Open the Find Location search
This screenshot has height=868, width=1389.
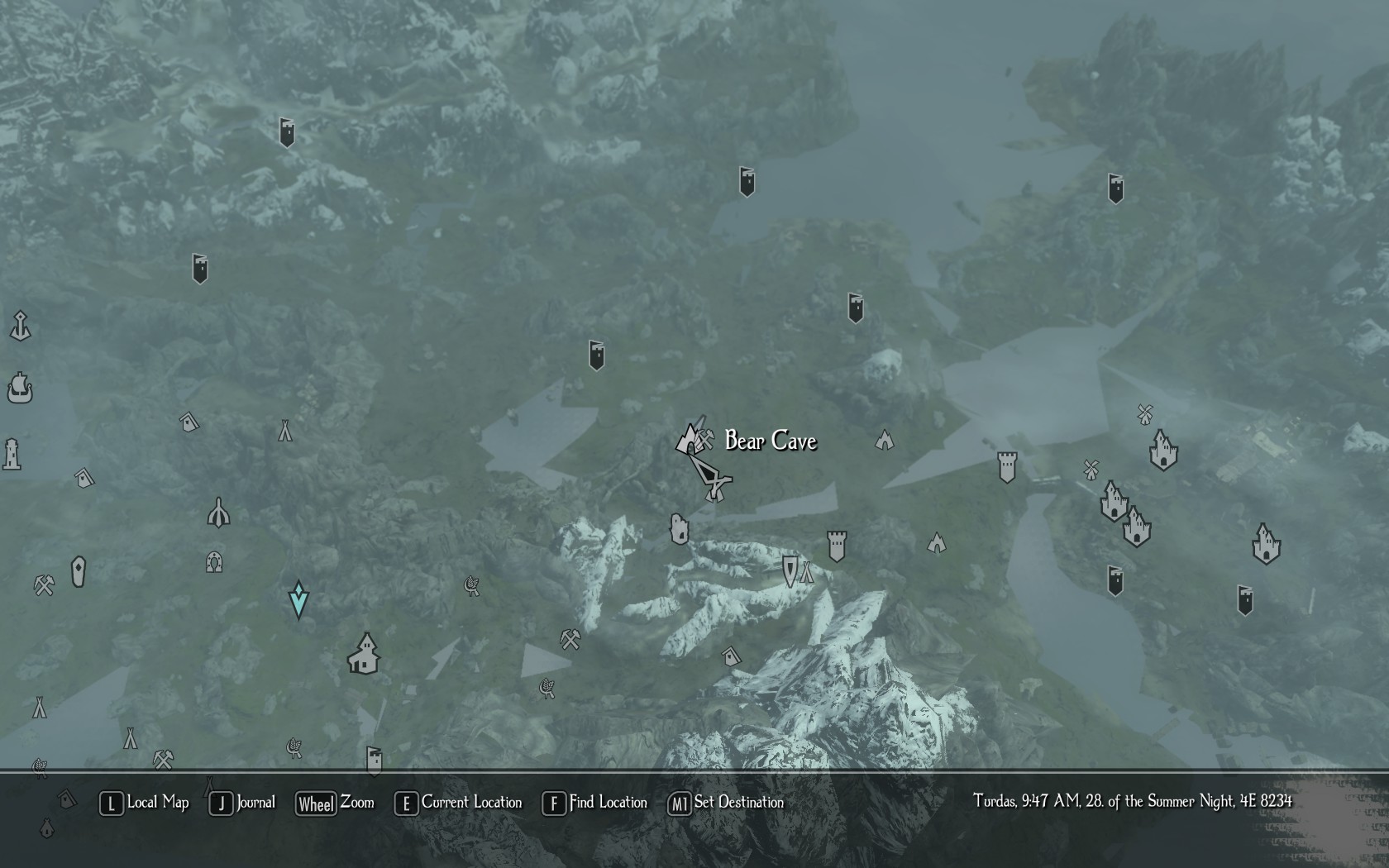tap(595, 803)
